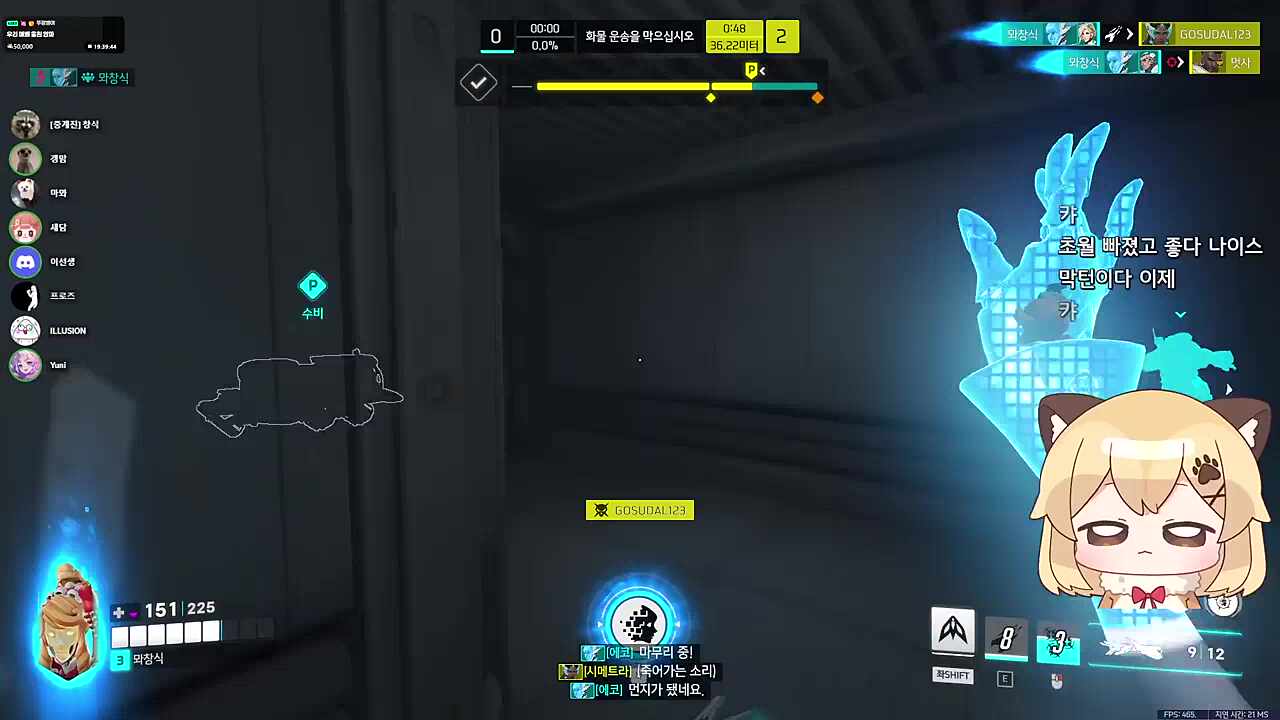1280x720 pixels.
Task: Click the checkmark objective icon near payload bar
Action: pyautogui.click(x=478, y=83)
